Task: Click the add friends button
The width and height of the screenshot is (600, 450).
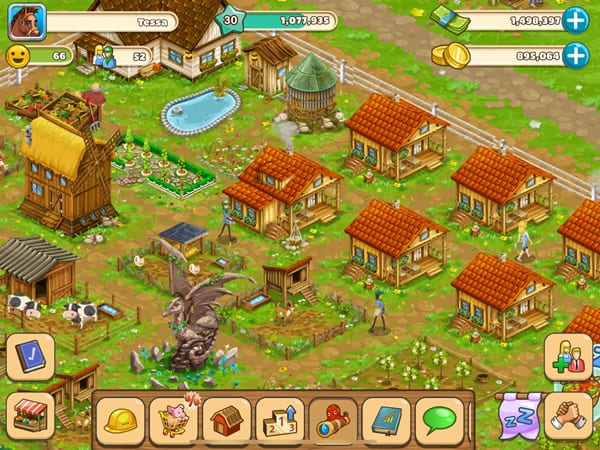Action: (568, 358)
